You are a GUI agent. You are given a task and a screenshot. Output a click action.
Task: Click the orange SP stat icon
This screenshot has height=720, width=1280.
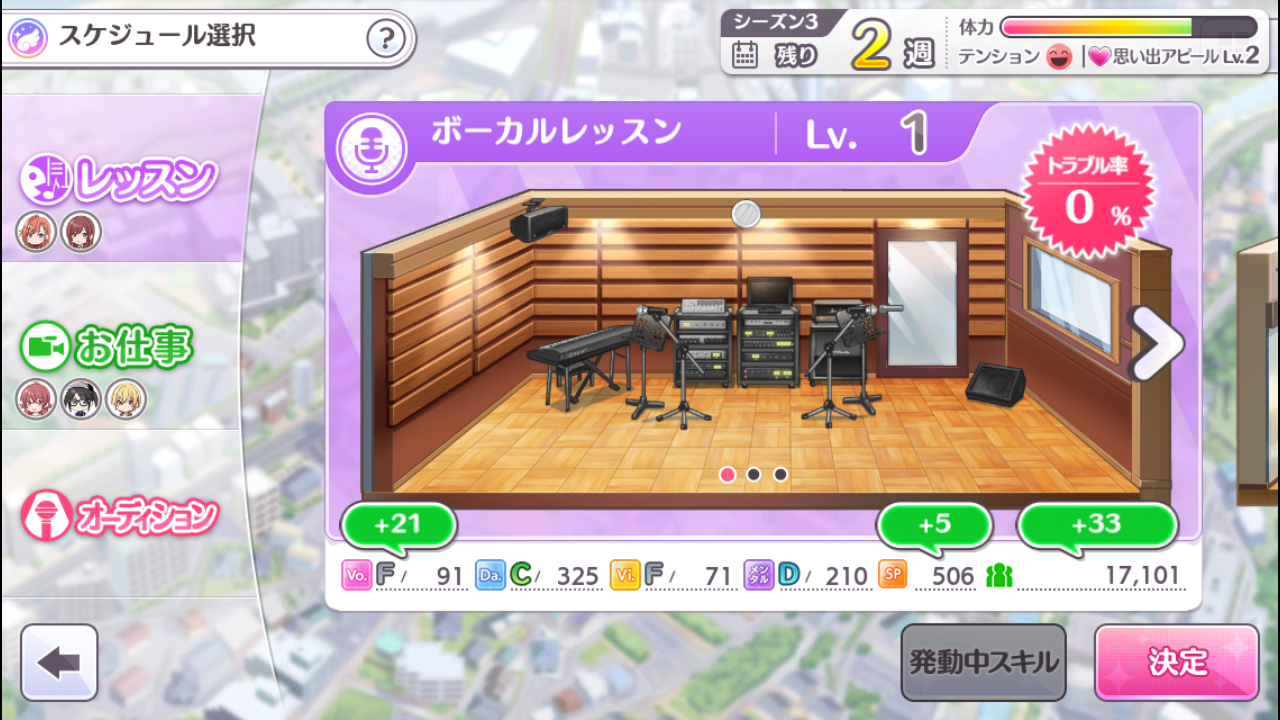(892, 577)
